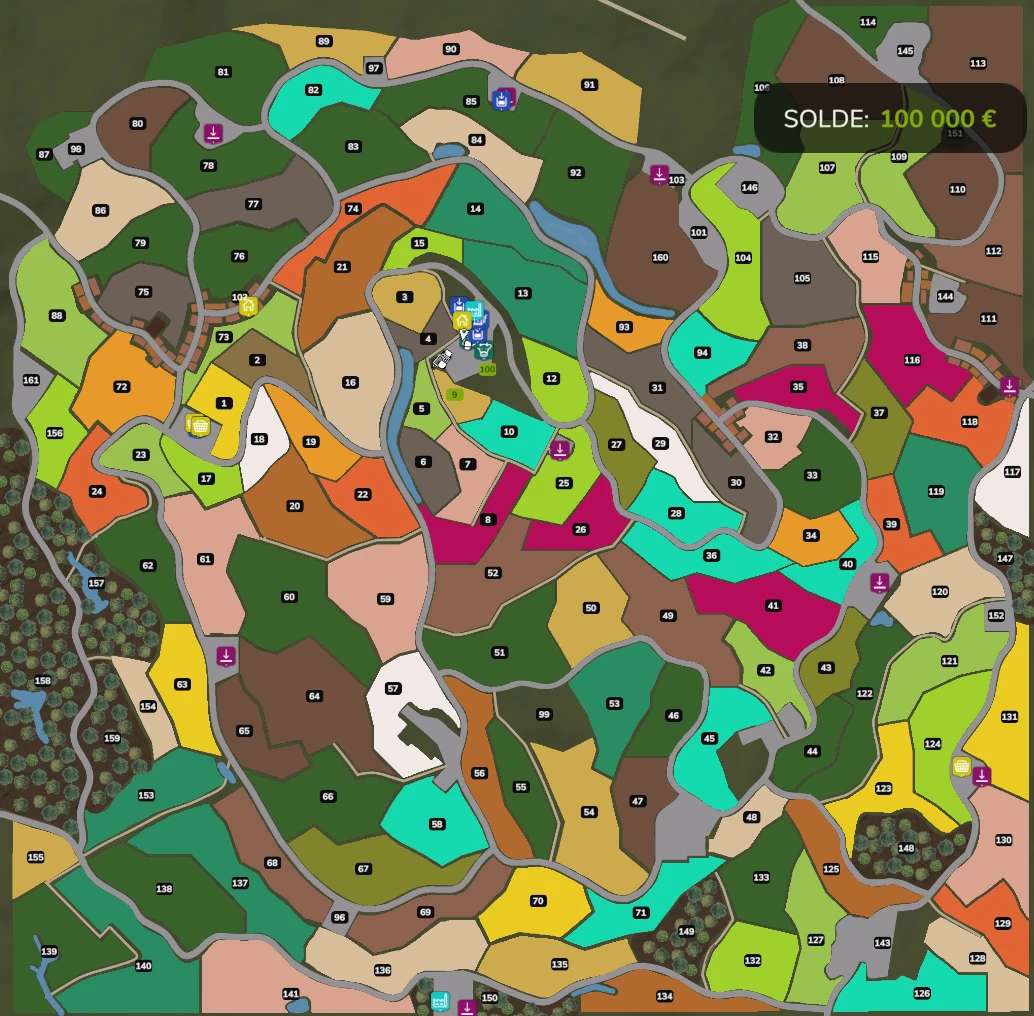This screenshot has height=1016, width=1034.
Task: Choose farmland plot 126
Action: (x=921, y=993)
